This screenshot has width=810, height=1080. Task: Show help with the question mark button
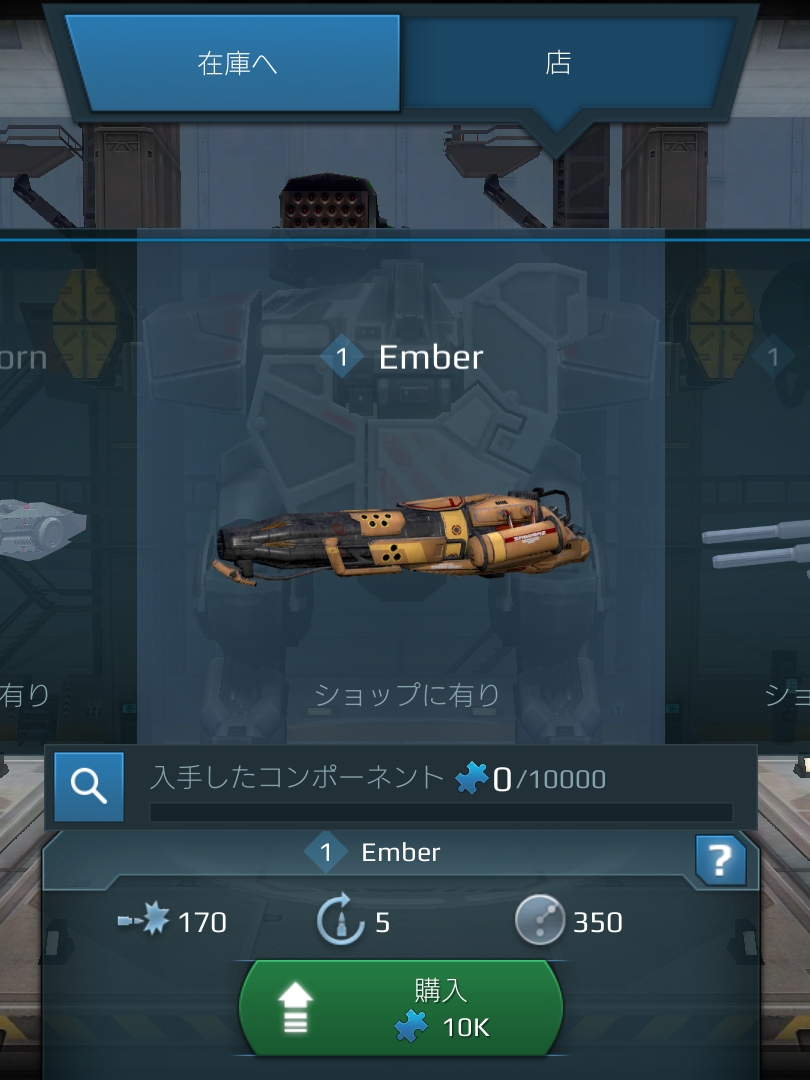click(720, 859)
